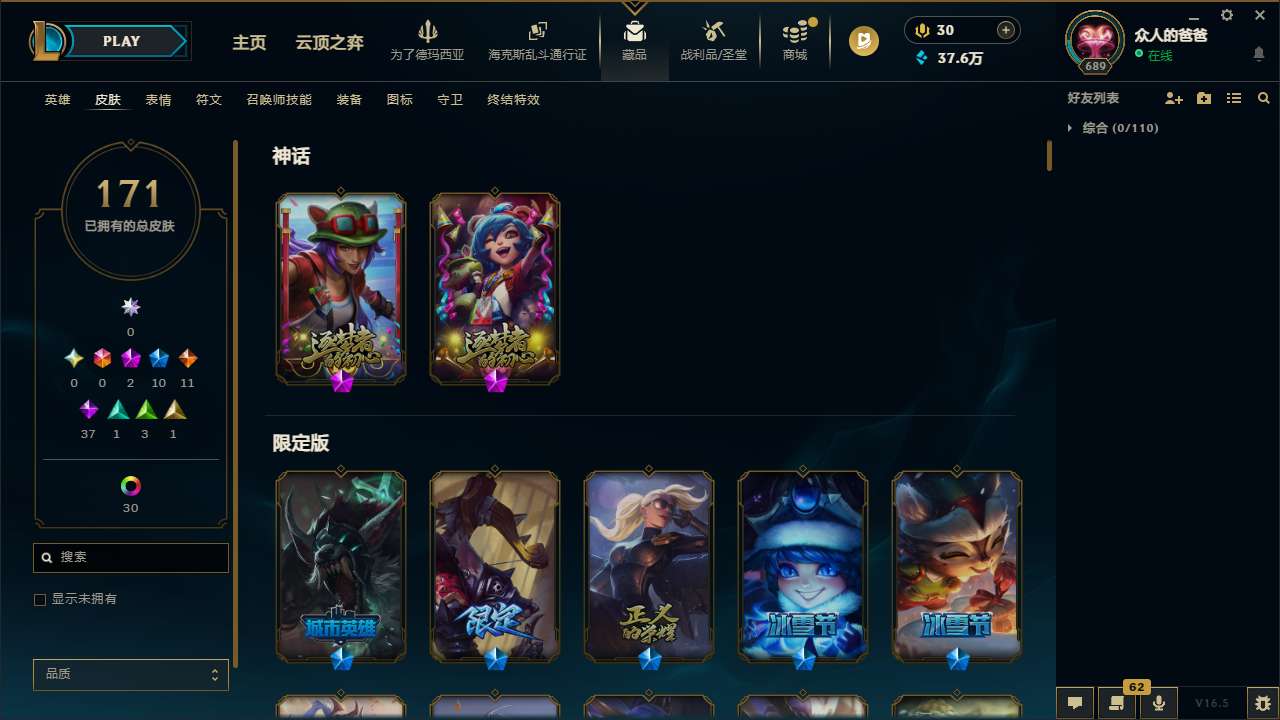Open the 海克斯乱斗通行证 pass icon
This screenshot has width=1280, height=720.
pos(537,40)
